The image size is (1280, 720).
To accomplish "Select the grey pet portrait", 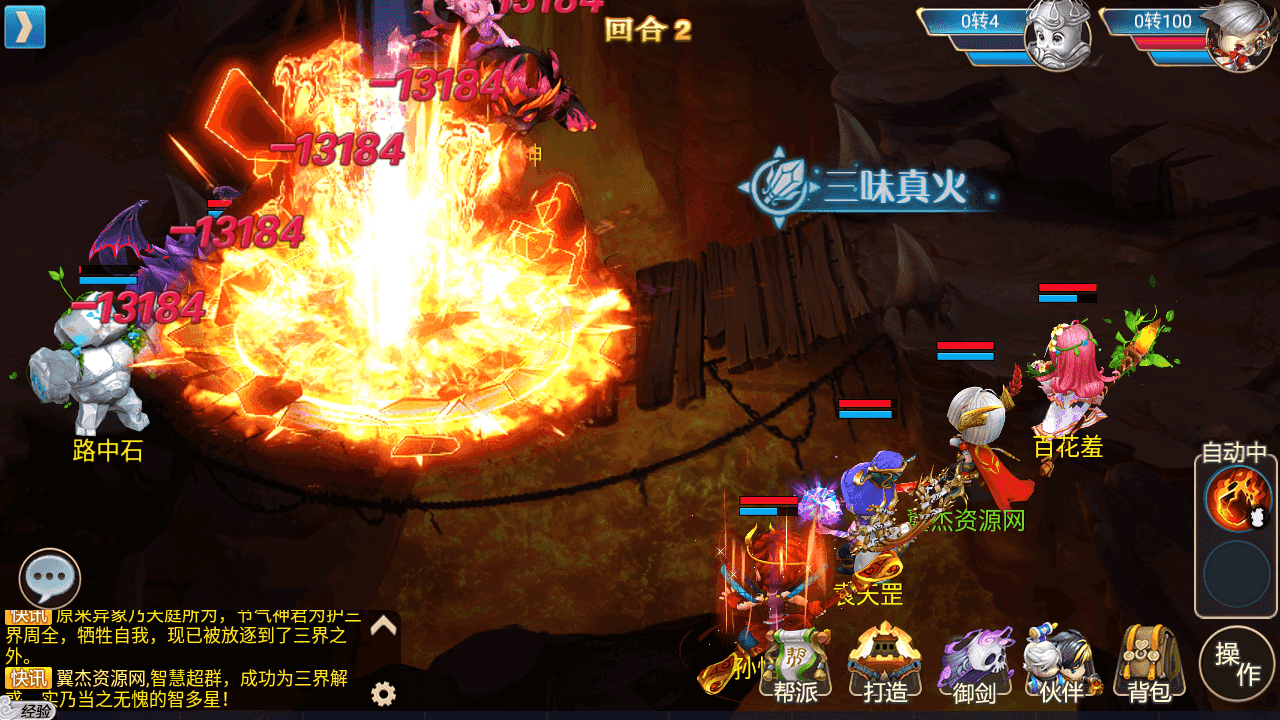I will coord(1057,38).
